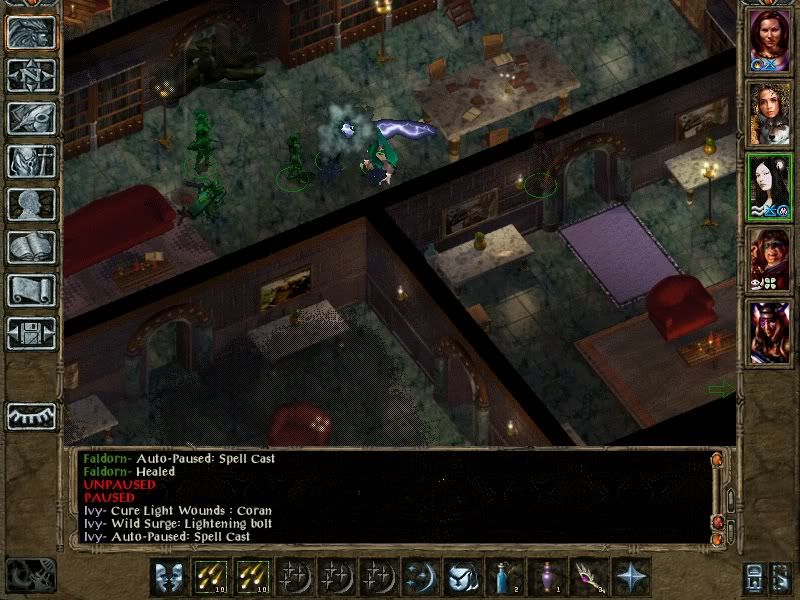Open the special abilities star button
Screen dimensions: 800x600
[x=632, y=577]
